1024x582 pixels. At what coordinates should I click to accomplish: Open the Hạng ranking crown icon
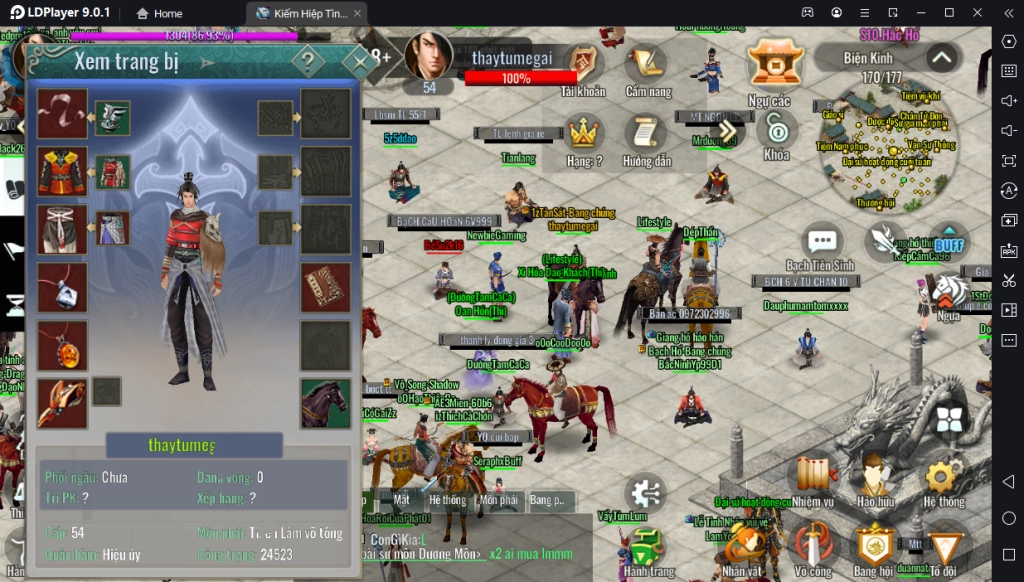click(x=584, y=136)
